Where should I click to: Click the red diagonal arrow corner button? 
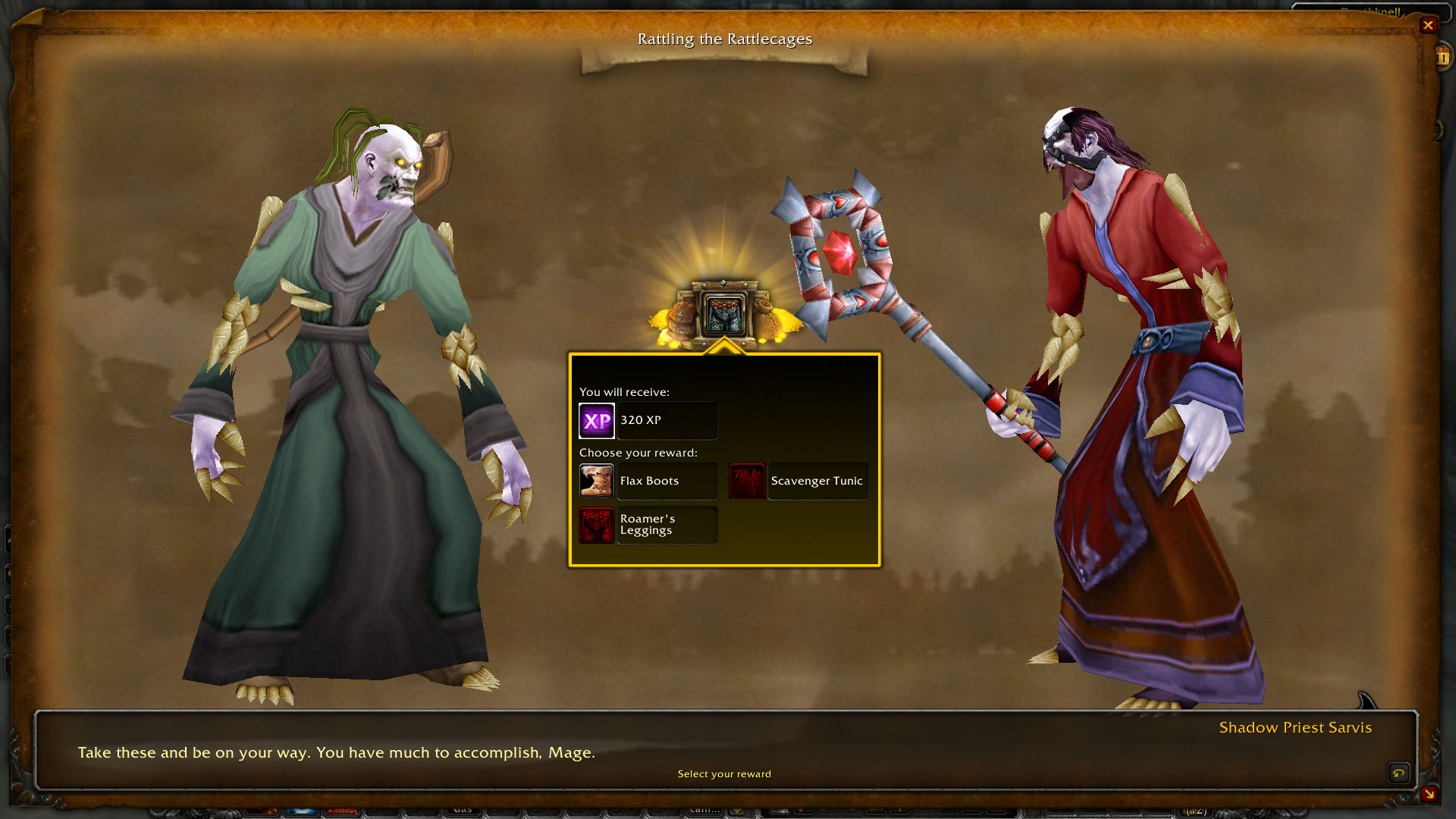1429,793
